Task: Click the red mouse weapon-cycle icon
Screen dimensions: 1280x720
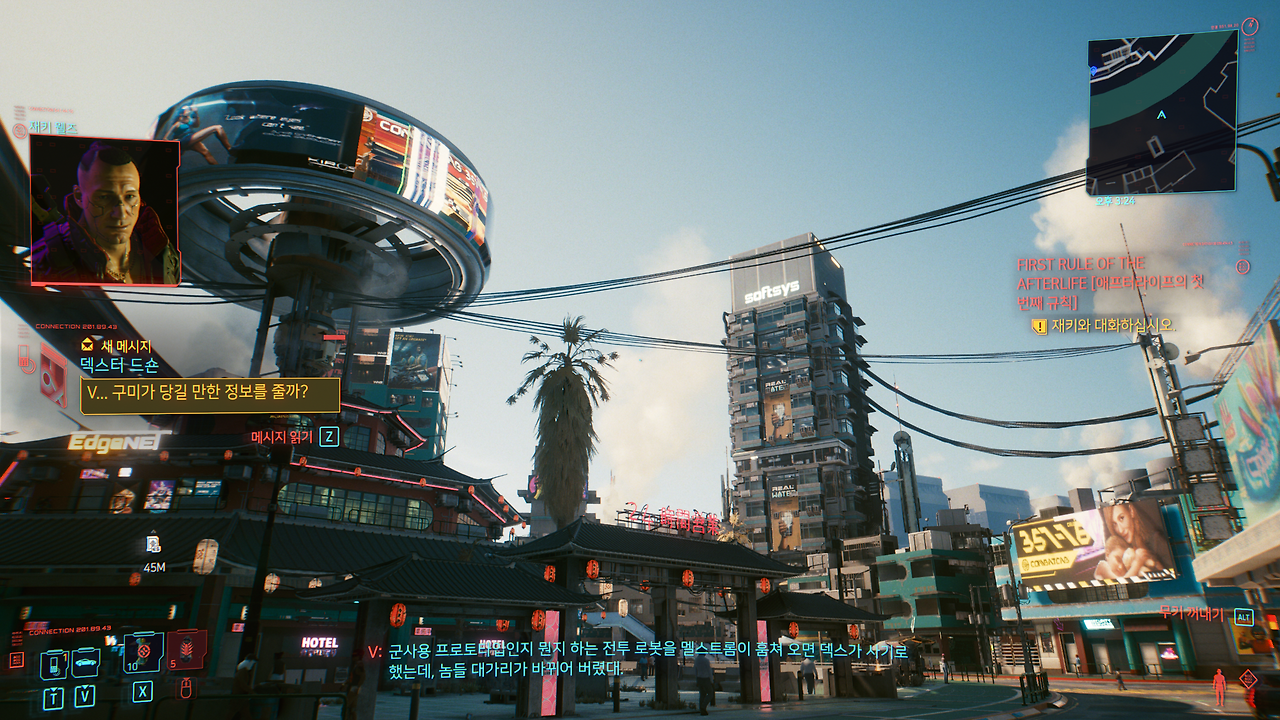Action: (x=185, y=690)
